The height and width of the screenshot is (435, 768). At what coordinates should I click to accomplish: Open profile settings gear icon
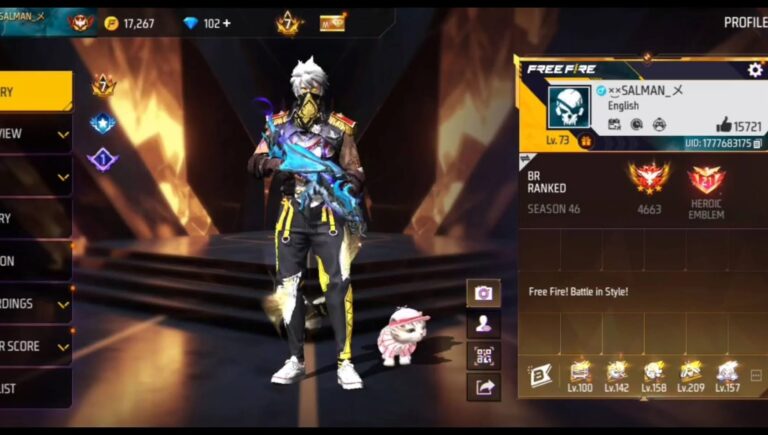pos(755,69)
